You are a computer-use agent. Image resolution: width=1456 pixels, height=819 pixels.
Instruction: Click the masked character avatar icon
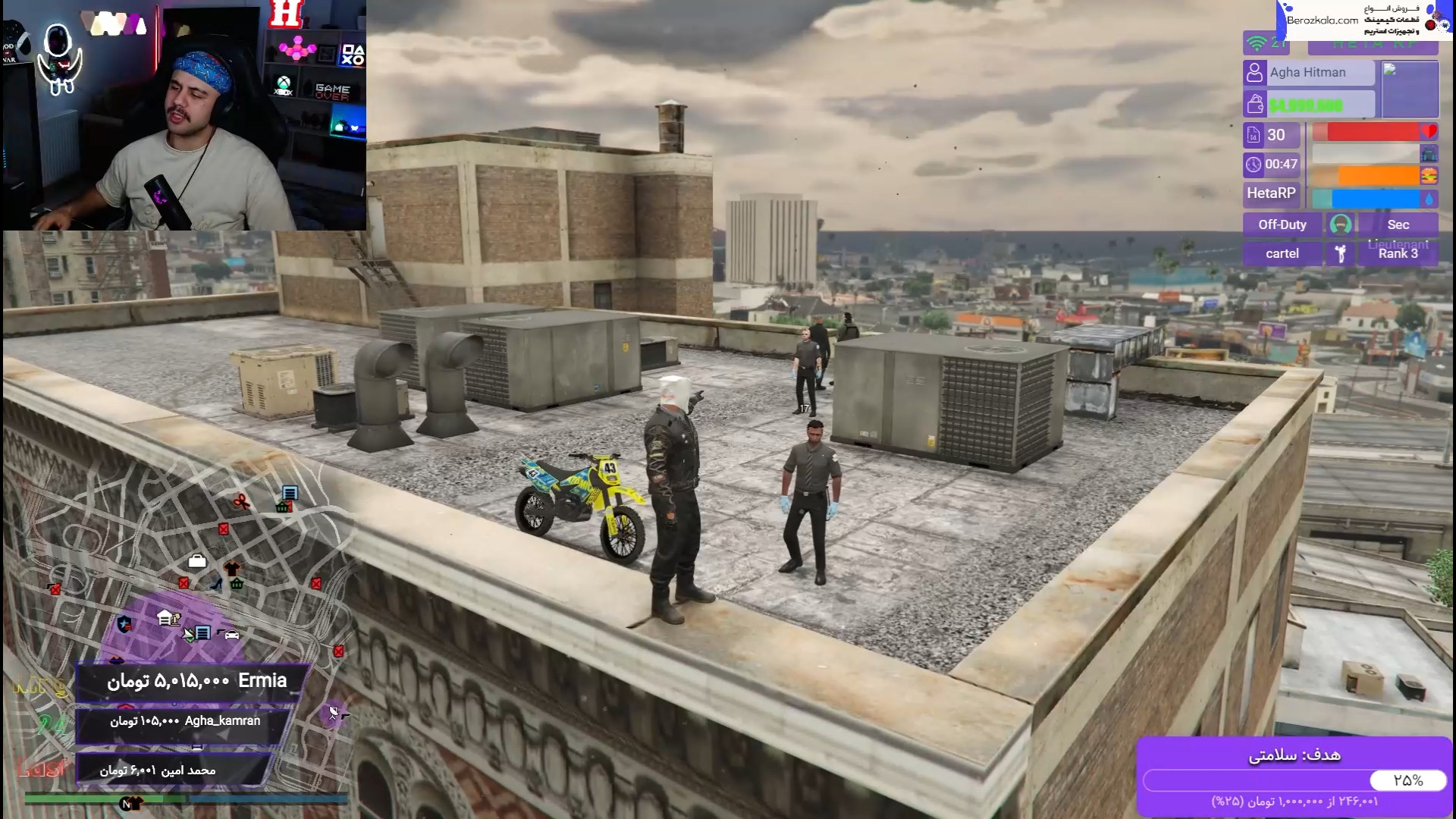point(1340,224)
